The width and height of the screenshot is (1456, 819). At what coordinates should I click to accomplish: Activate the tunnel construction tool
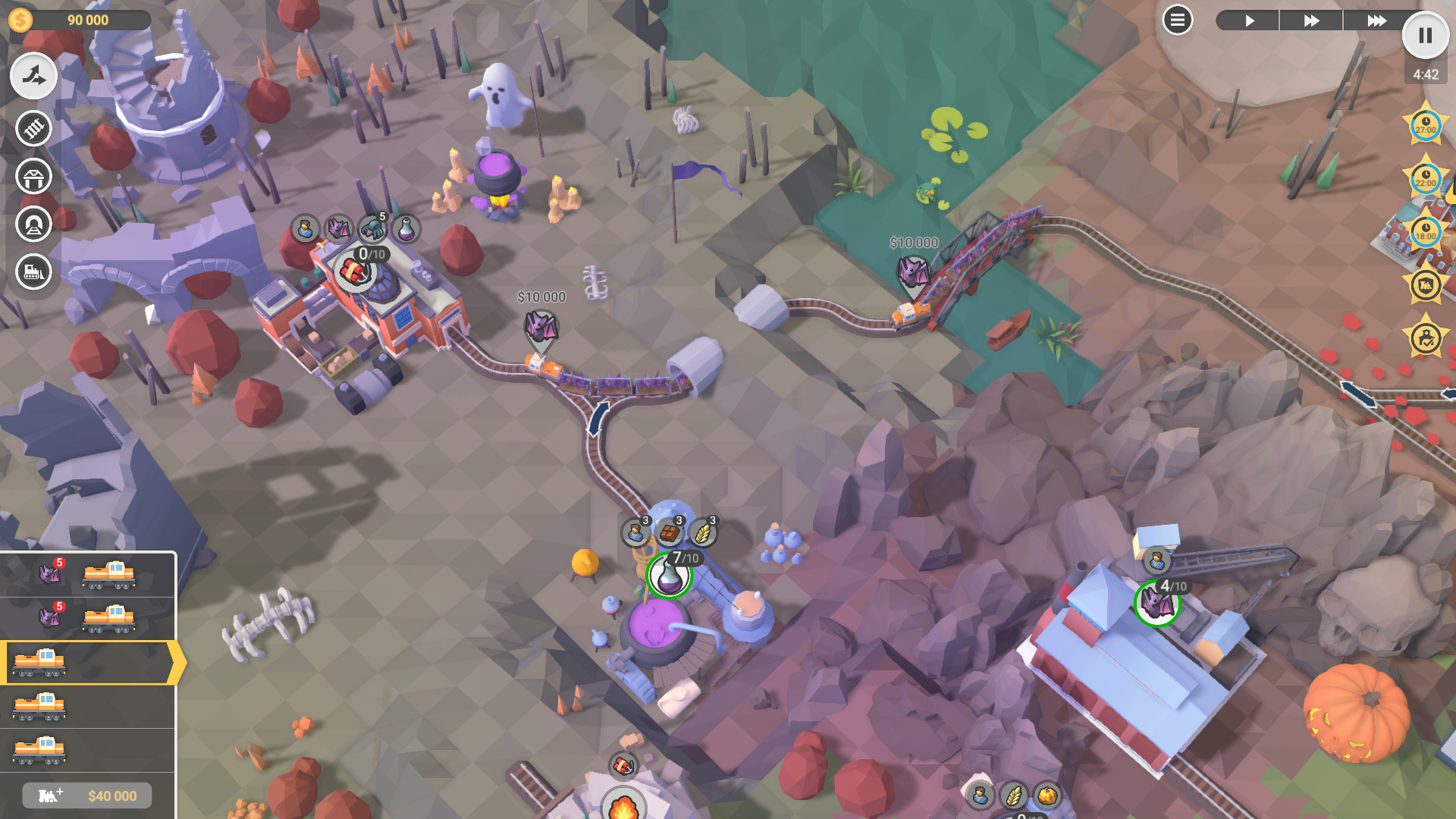33,224
